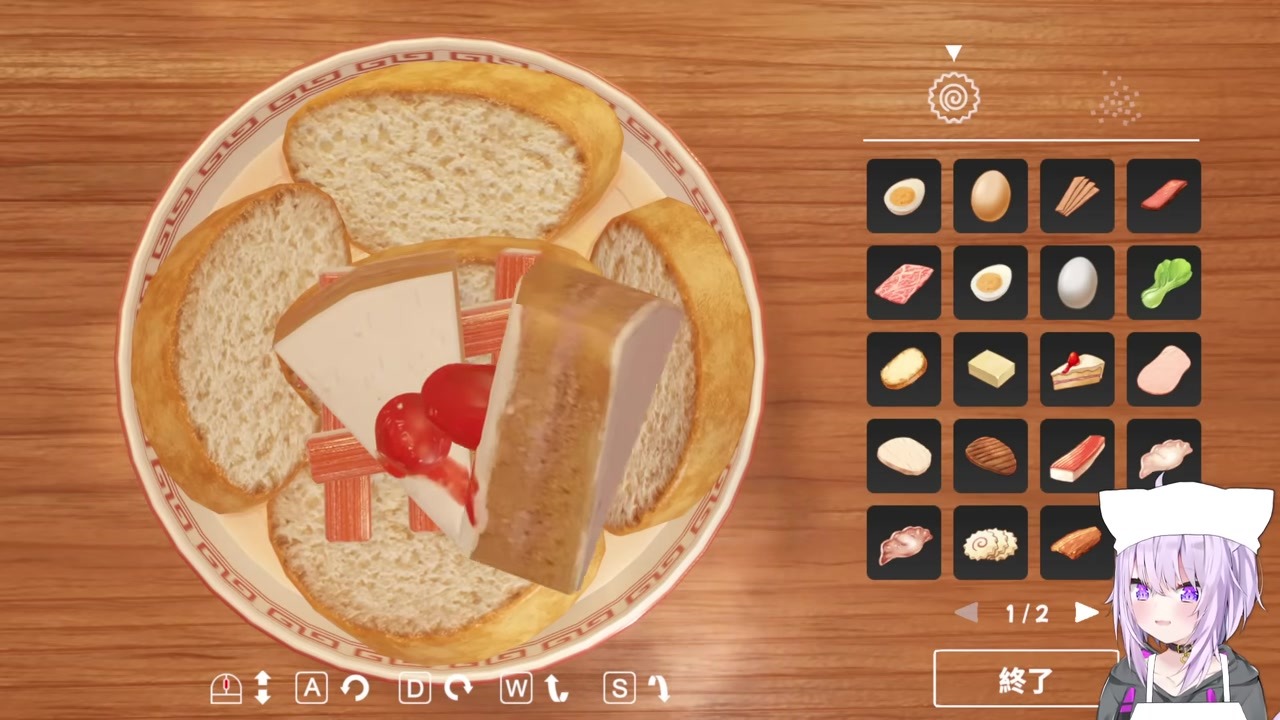Select the crab stick ingredient
The height and width of the screenshot is (720, 1280).
[1076, 456]
